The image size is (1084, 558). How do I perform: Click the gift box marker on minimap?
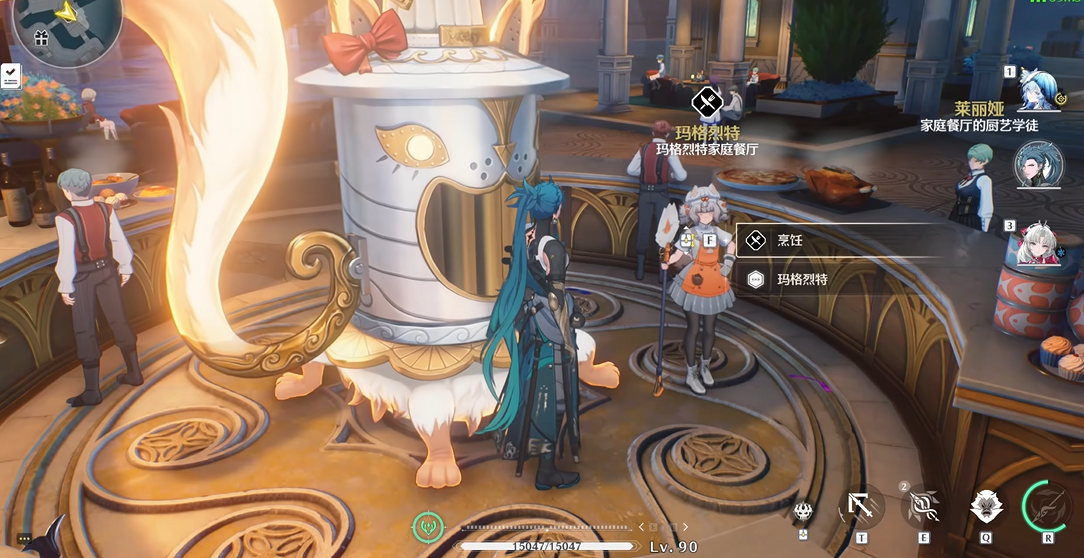coord(41,38)
